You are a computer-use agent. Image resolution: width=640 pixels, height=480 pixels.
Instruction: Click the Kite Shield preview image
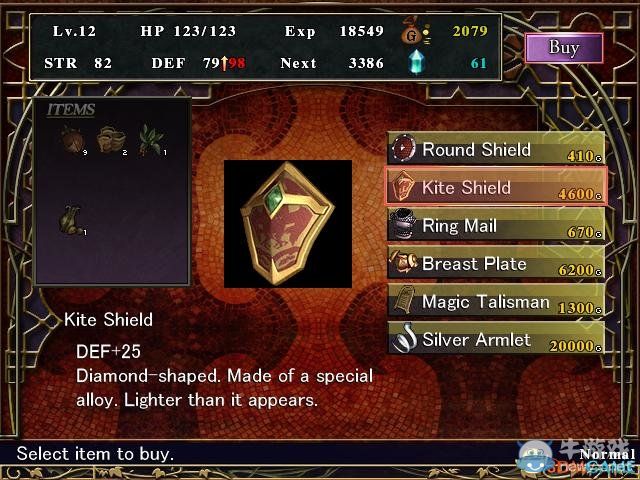[288, 223]
